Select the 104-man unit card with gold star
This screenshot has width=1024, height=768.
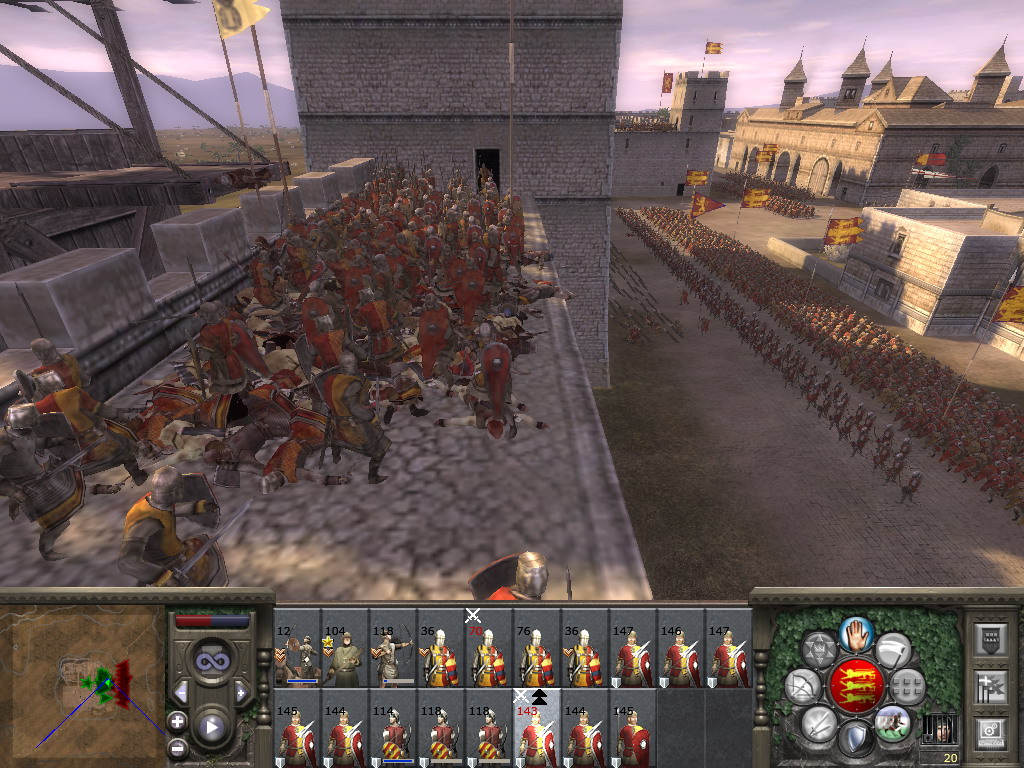[345, 649]
